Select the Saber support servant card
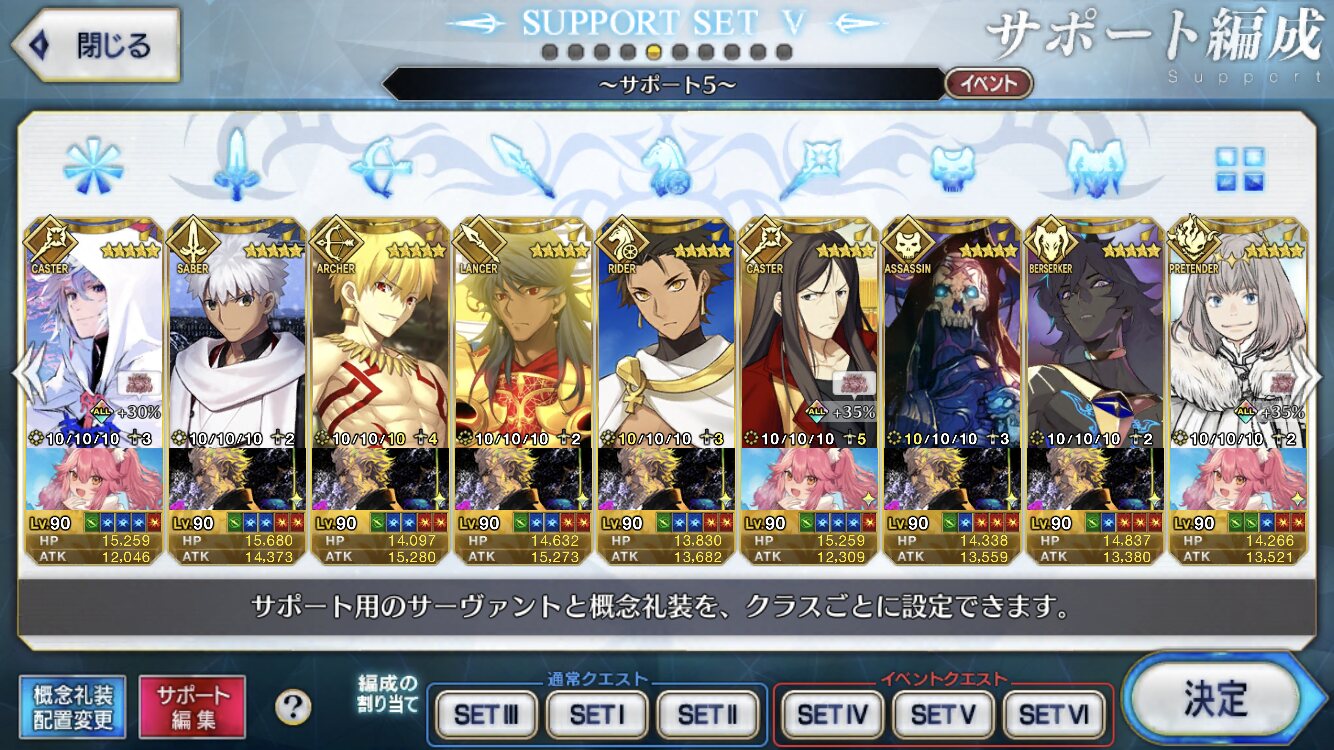Viewport: 1334px width, 750px height. (x=237, y=340)
